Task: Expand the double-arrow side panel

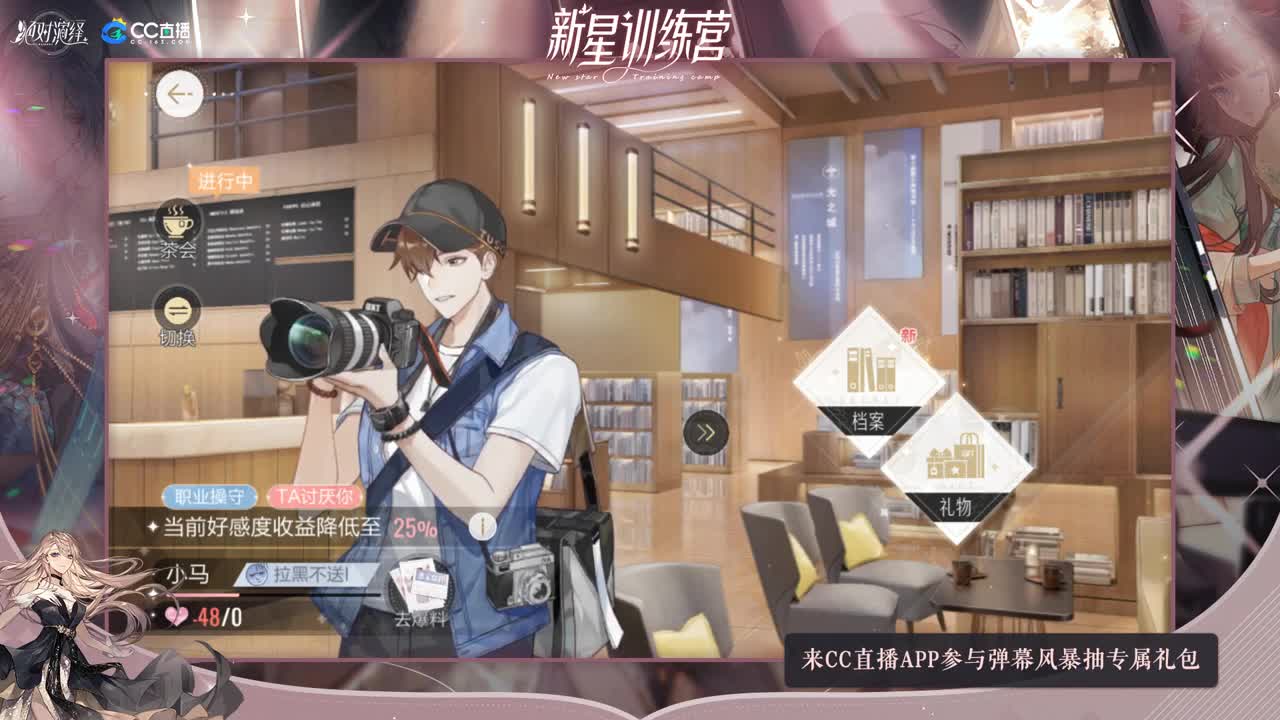Action: click(x=705, y=432)
